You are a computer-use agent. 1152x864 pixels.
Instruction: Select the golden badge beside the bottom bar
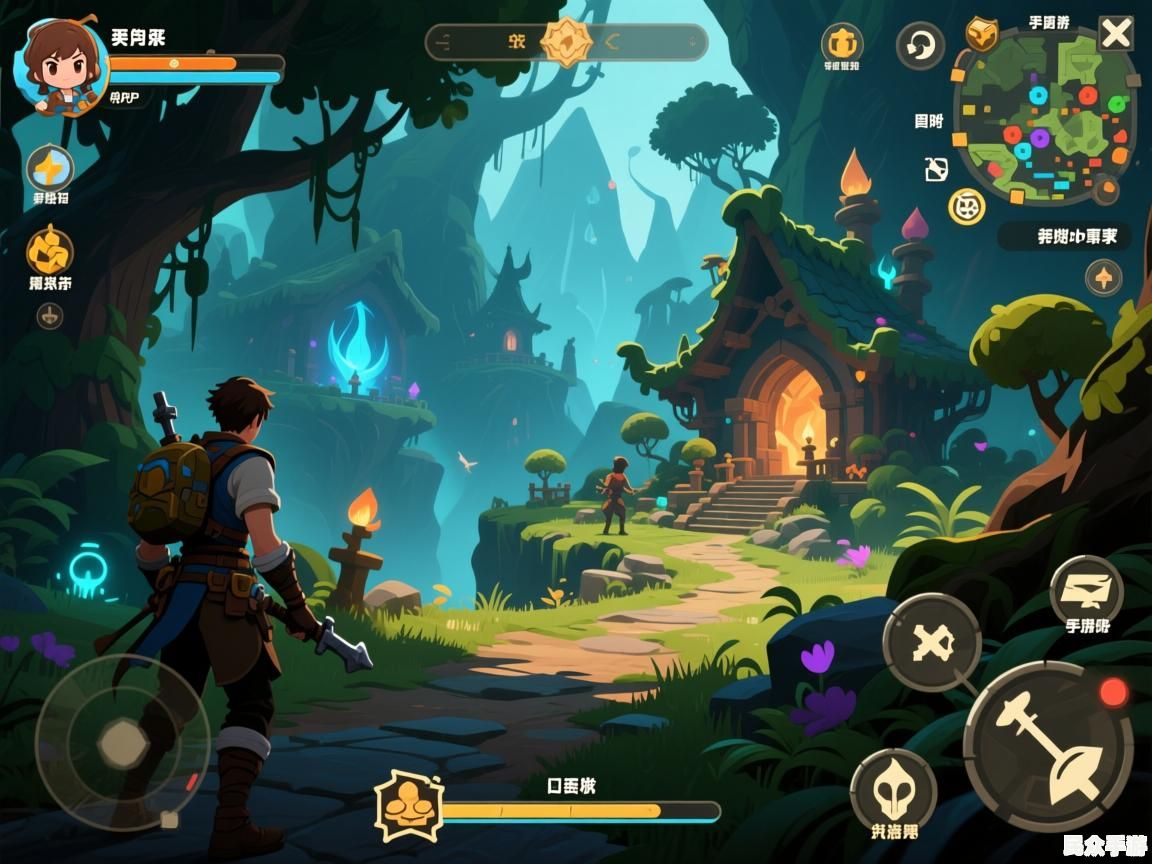click(408, 805)
